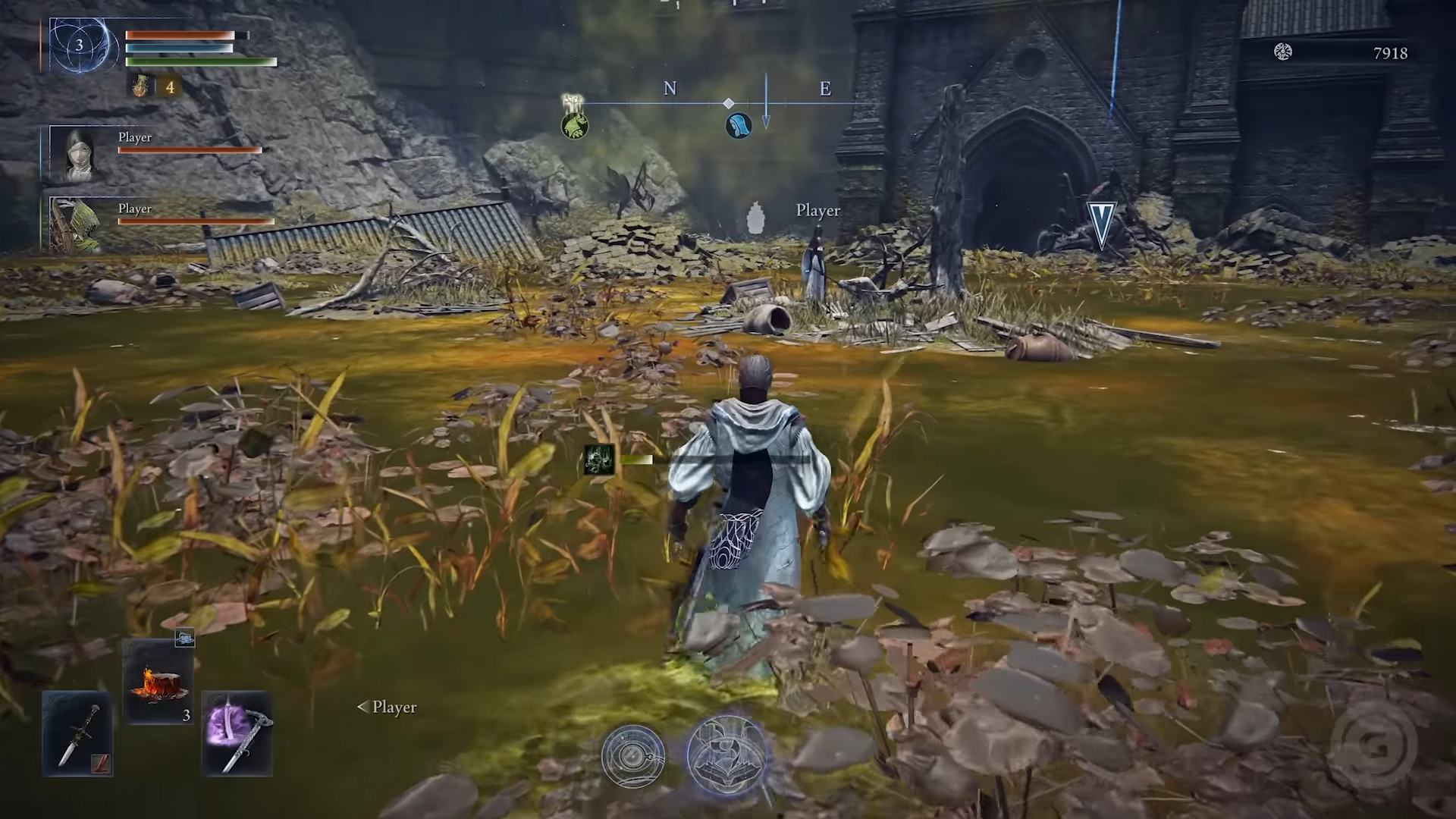Viewport: 1456px width, 819px height.
Task: Select the green-hooded teammate portrait
Action: (77, 224)
